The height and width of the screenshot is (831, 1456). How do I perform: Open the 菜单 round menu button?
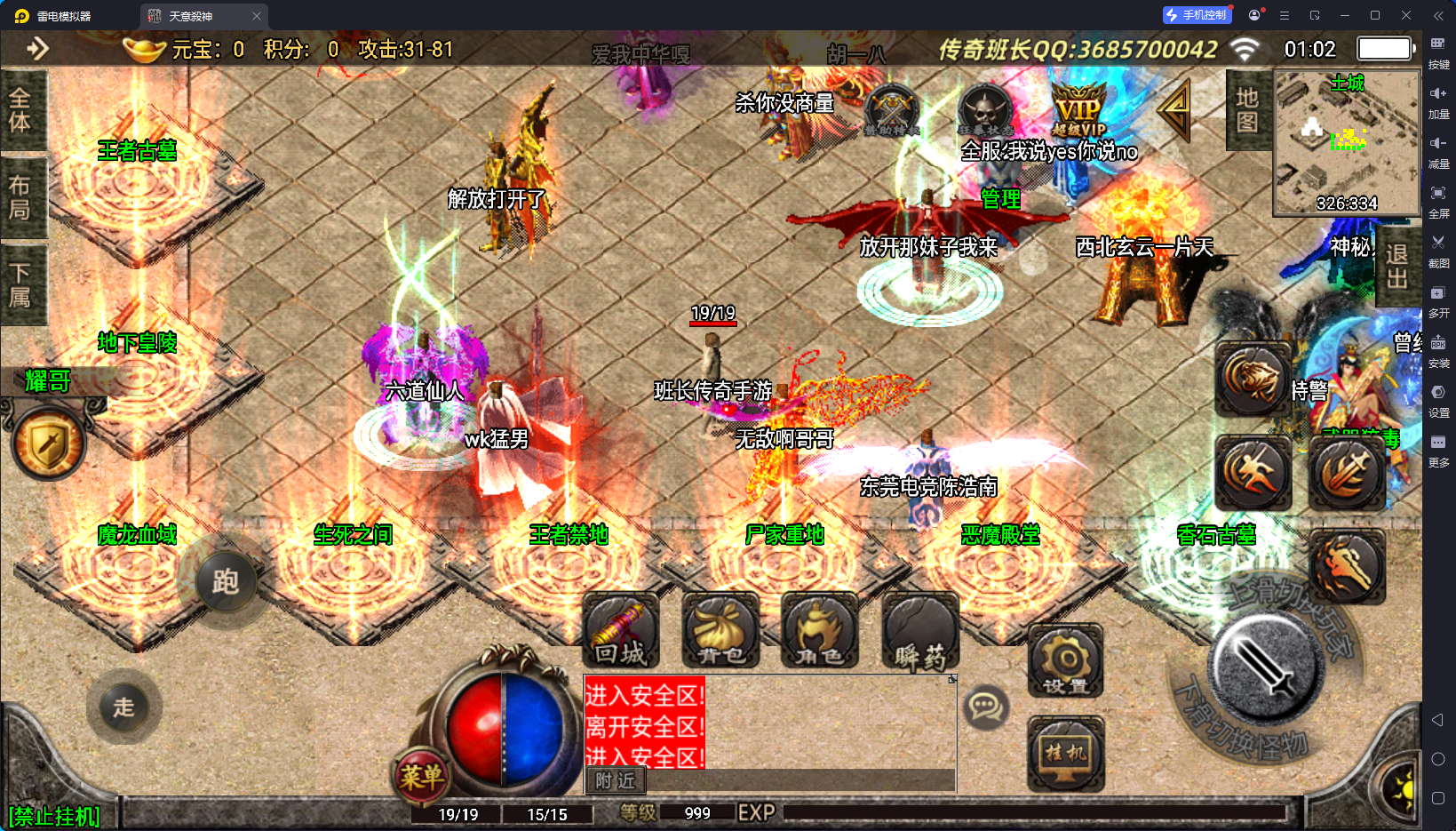(421, 777)
